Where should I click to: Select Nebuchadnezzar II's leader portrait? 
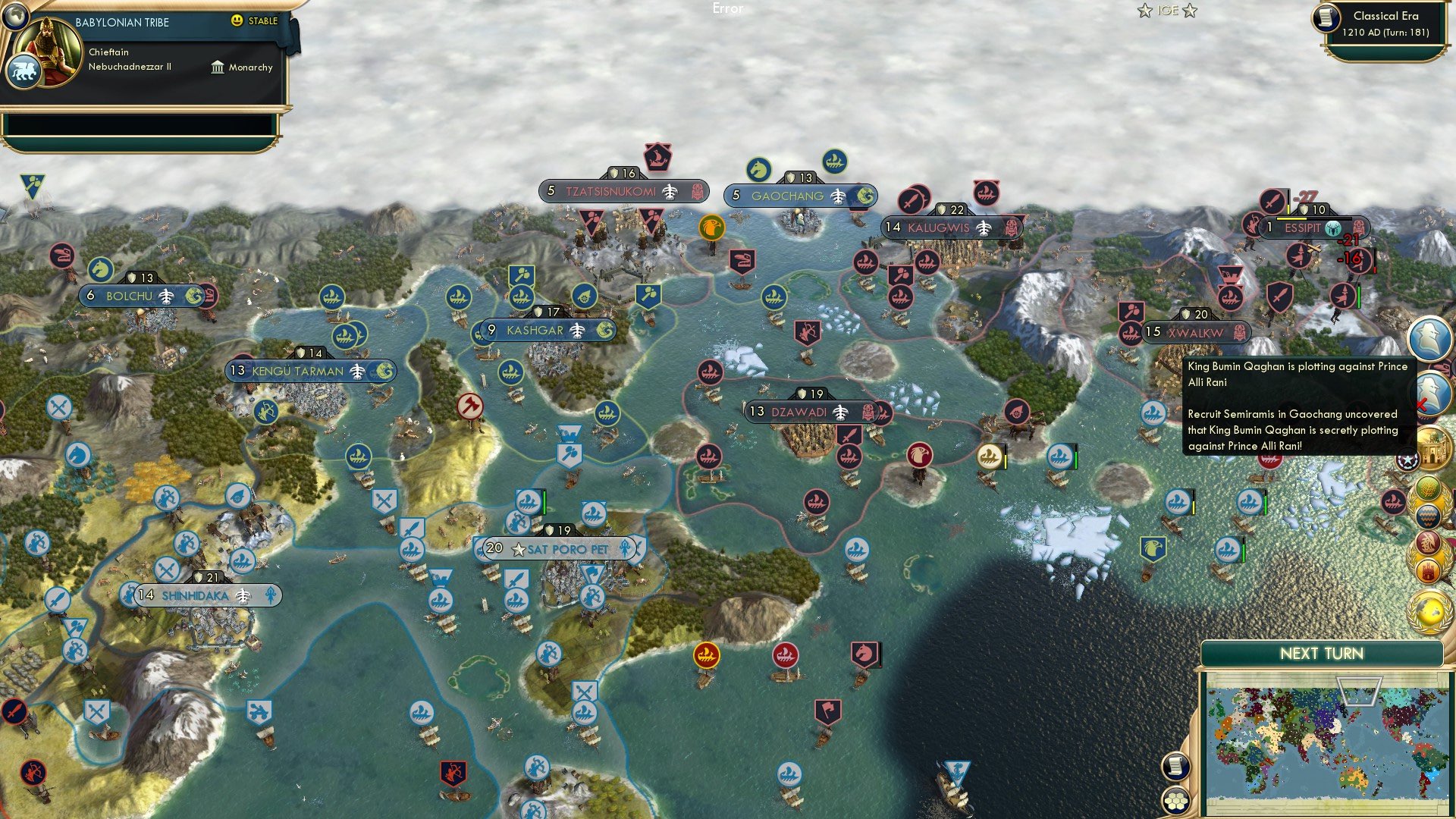click(48, 52)
